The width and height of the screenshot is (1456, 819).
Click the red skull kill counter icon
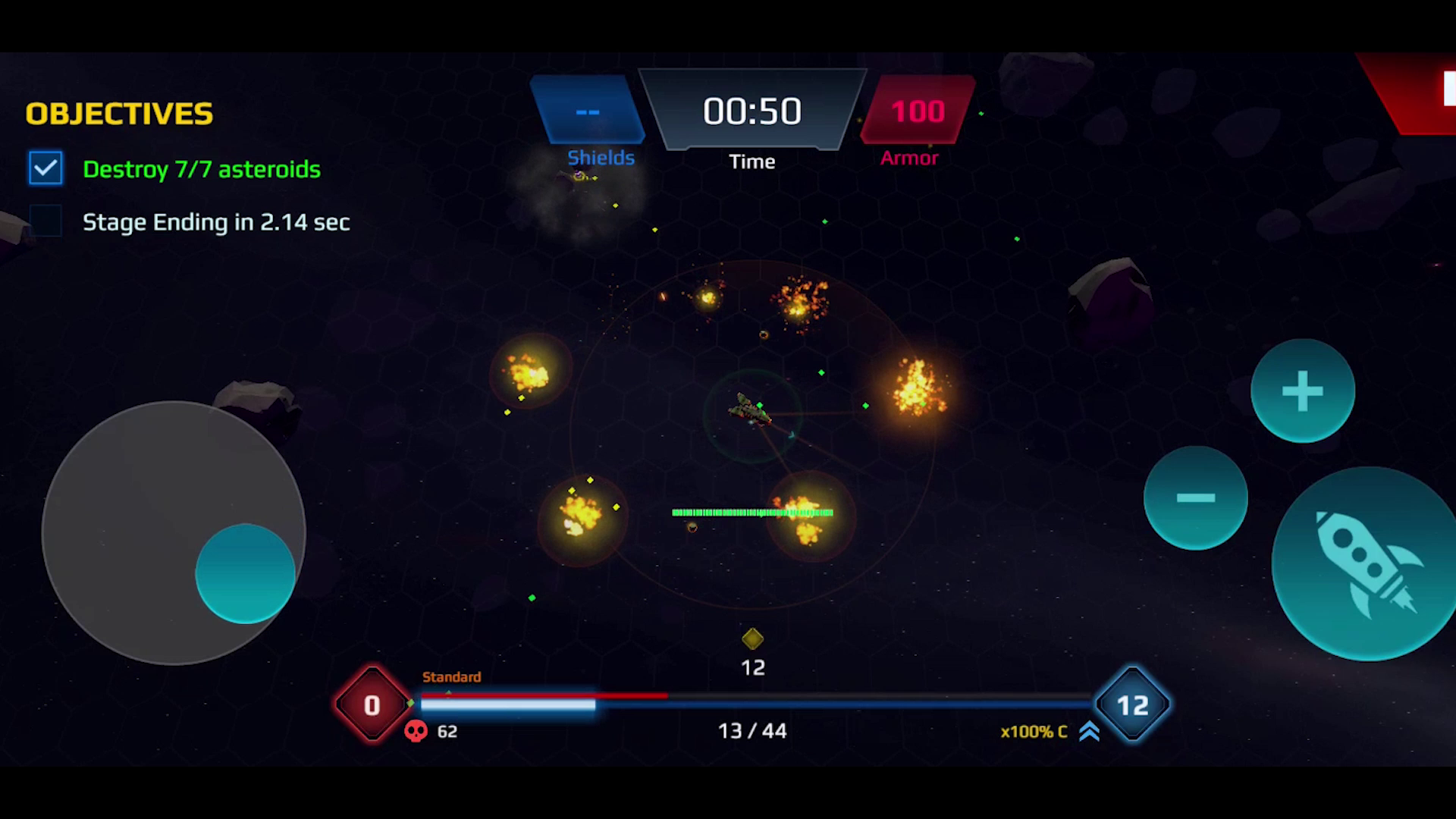pos(416,731)
